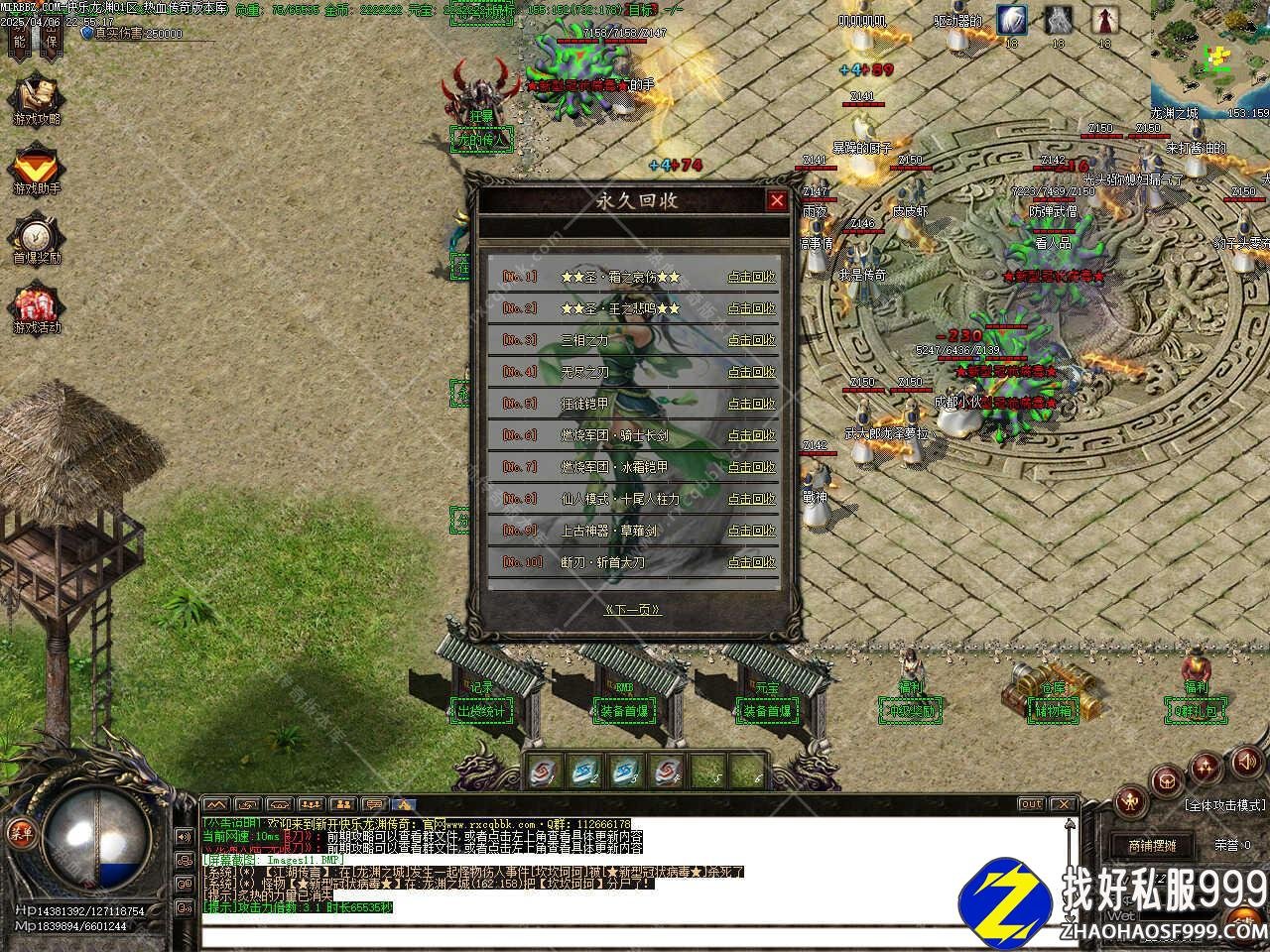The width and height of the screenshot is (1270, 952).
Task: Go to the next page via 下一页
Action: point(633,609)
